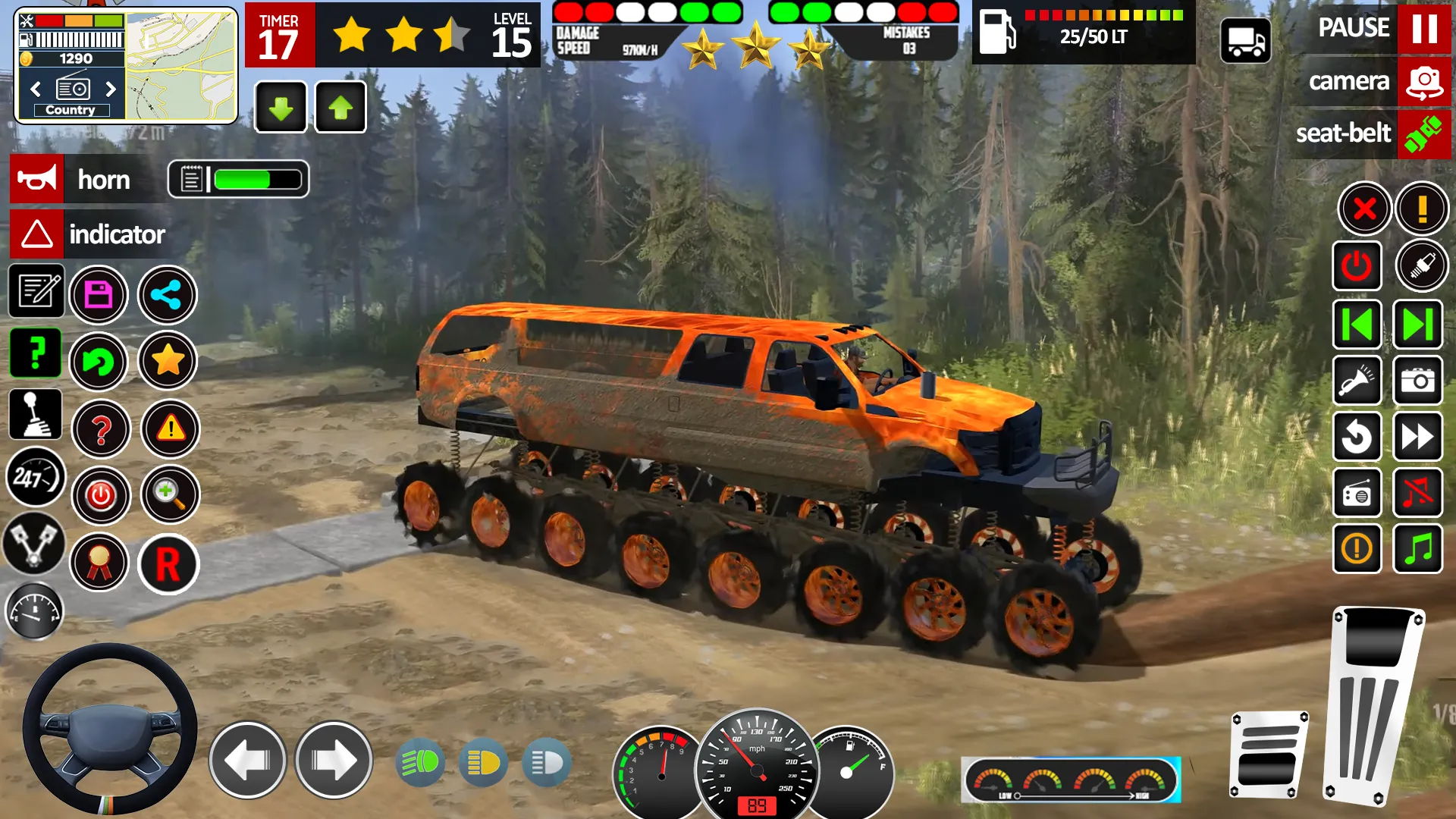Viewport: 1456px width, 819px height.
Task: Switch the camera view
Action: [x=1423, y=82]
